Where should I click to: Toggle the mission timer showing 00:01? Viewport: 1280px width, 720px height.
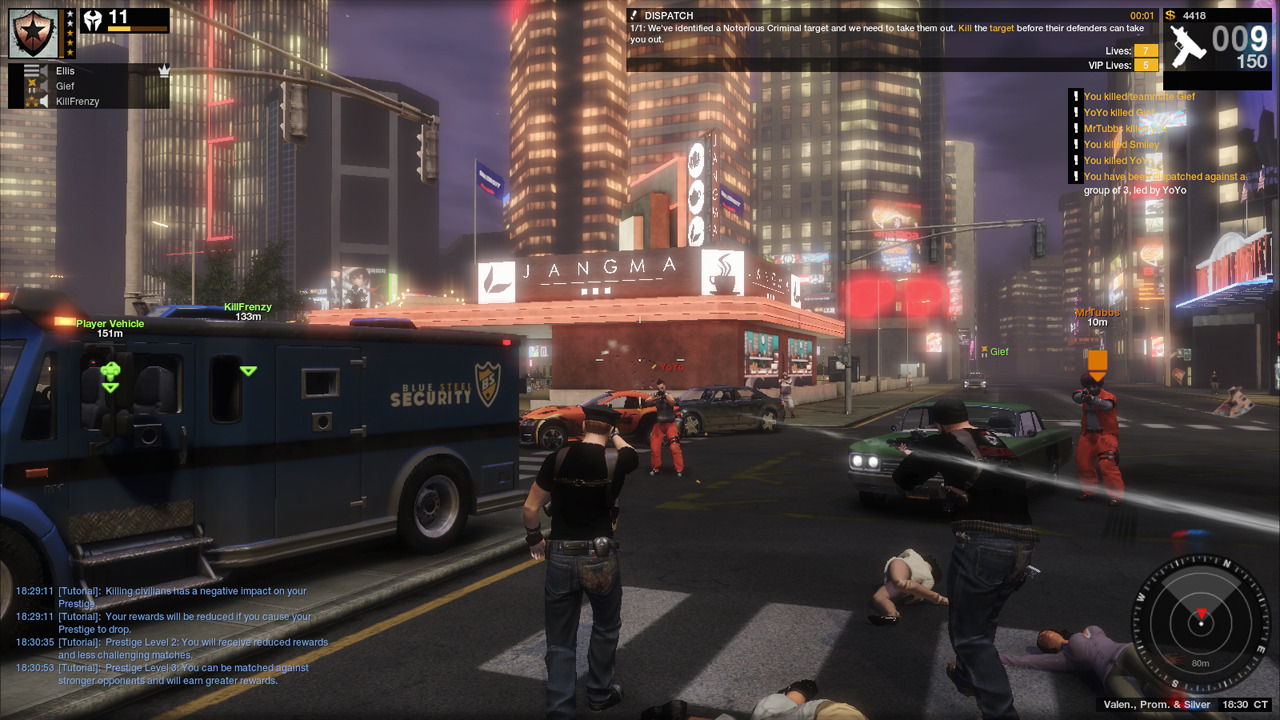click(1142, 15)
